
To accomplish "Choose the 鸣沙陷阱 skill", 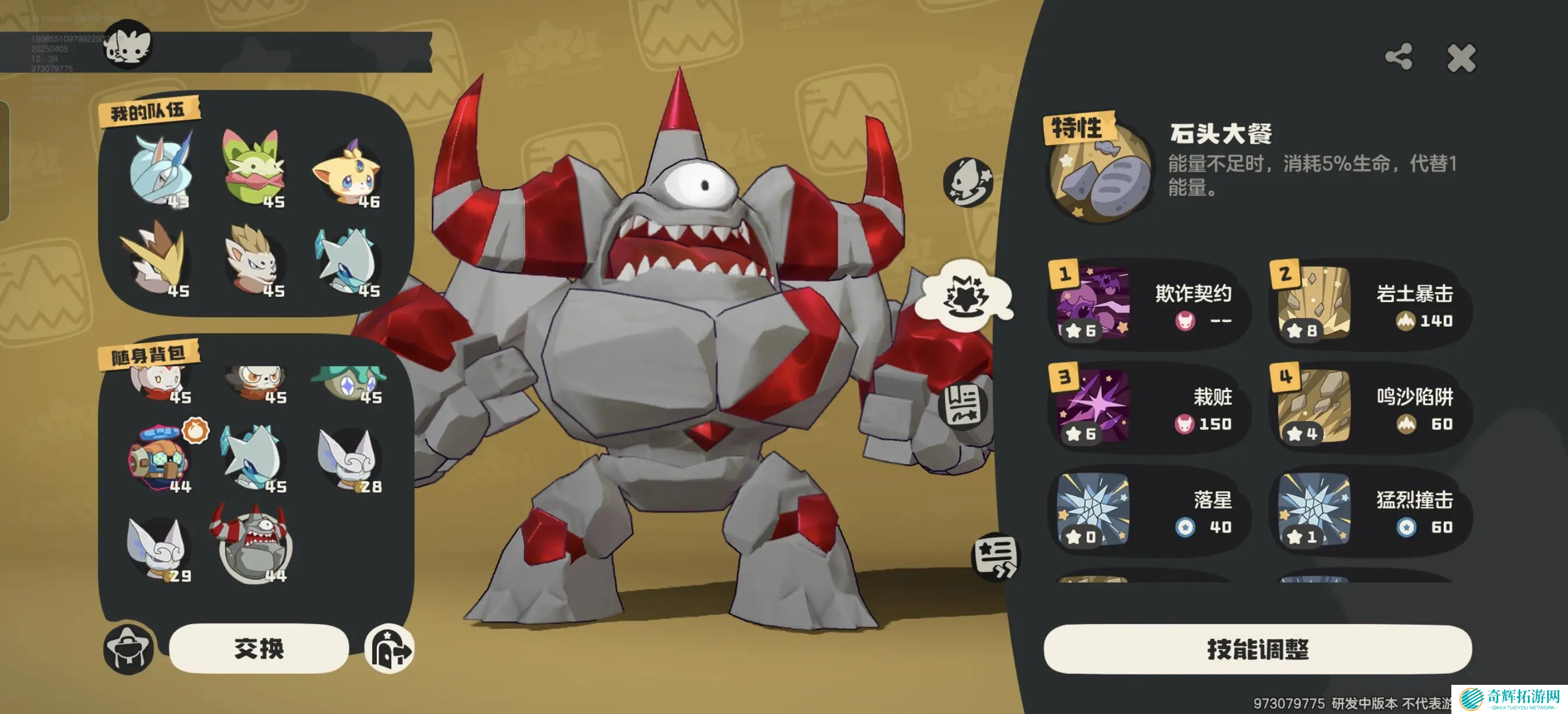I will (1370, 407).
